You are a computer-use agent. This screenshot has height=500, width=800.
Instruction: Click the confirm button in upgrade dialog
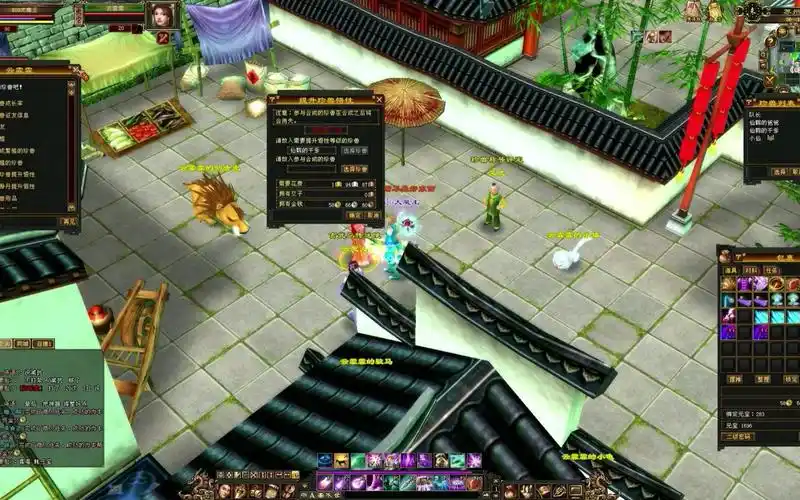[354, 215]
